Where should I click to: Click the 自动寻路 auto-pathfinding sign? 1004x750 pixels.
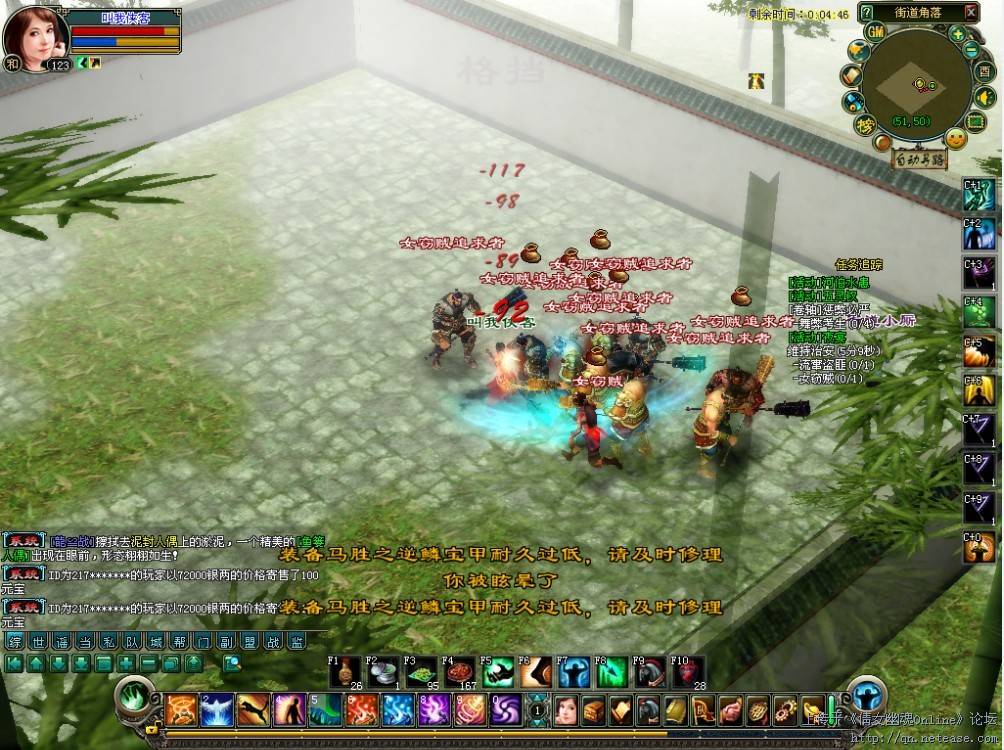pos(919,158)
